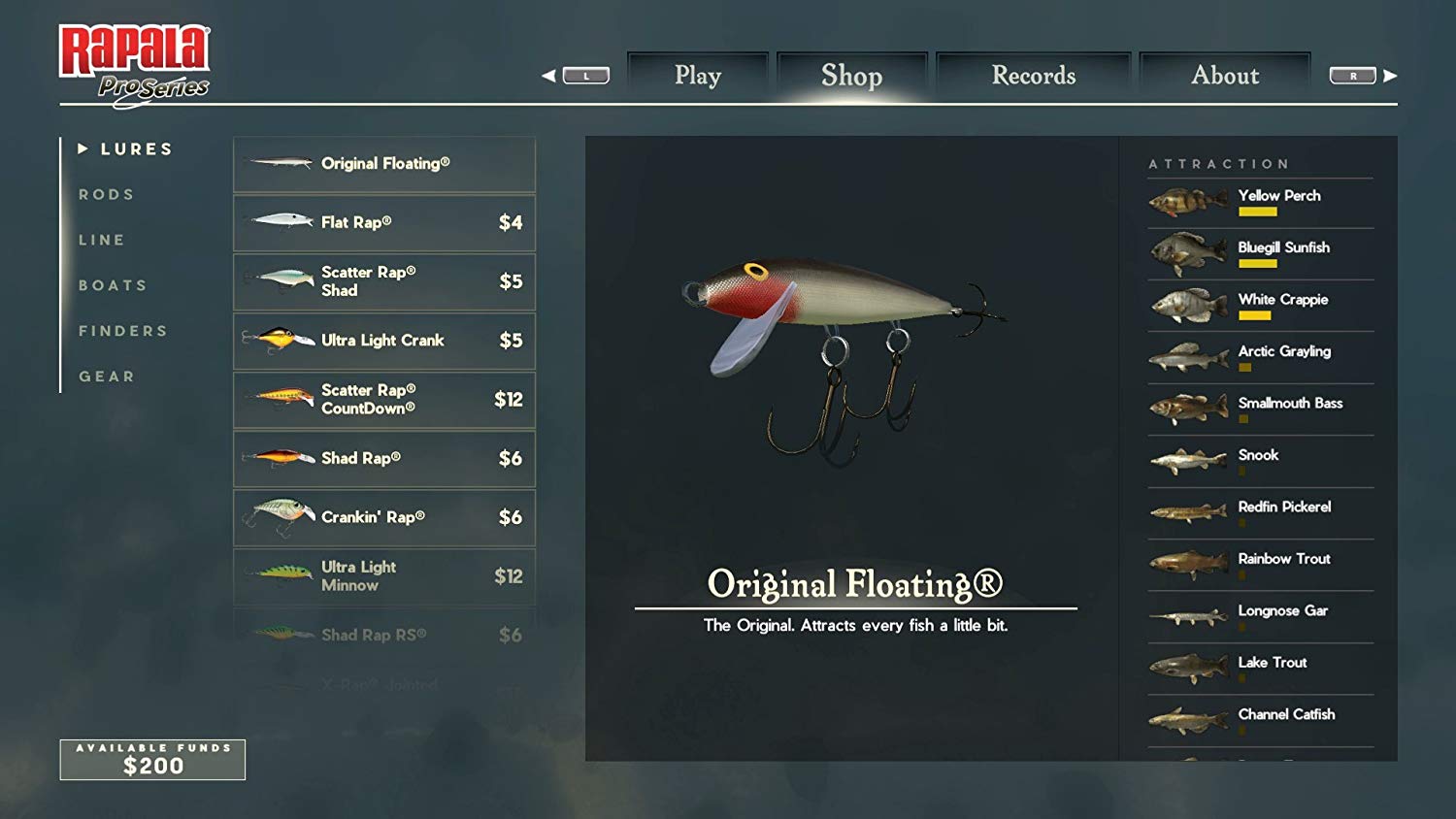Image resolution: width=1456 pixels, height=819 pixels.
Task: Choose the Ultra Light Crank lure icon
Action: pyautogui.click(x=276, y=341)
